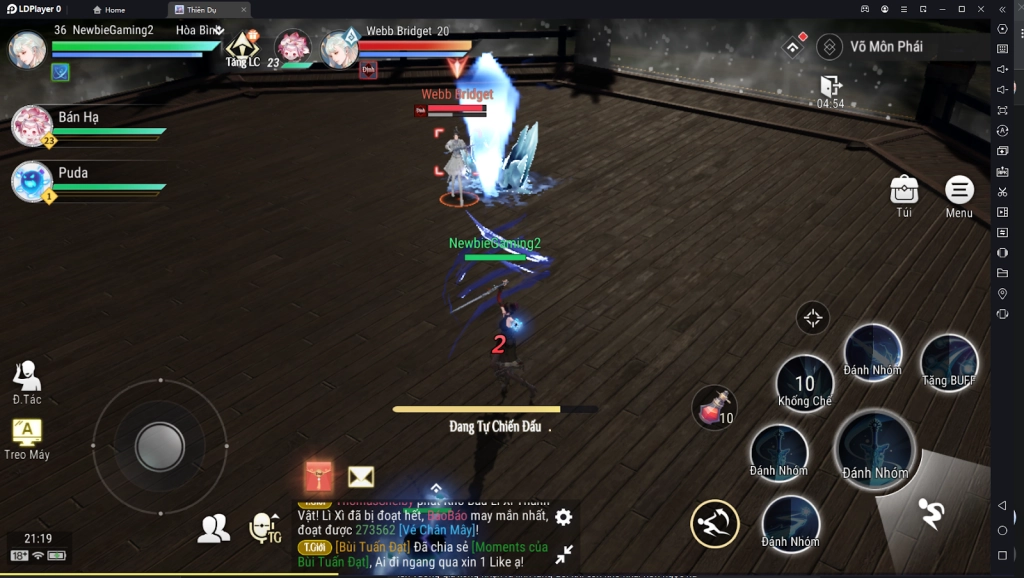Click NewbieGaming2 player portrait
1024x578 pixels.
tap(27, 49)
